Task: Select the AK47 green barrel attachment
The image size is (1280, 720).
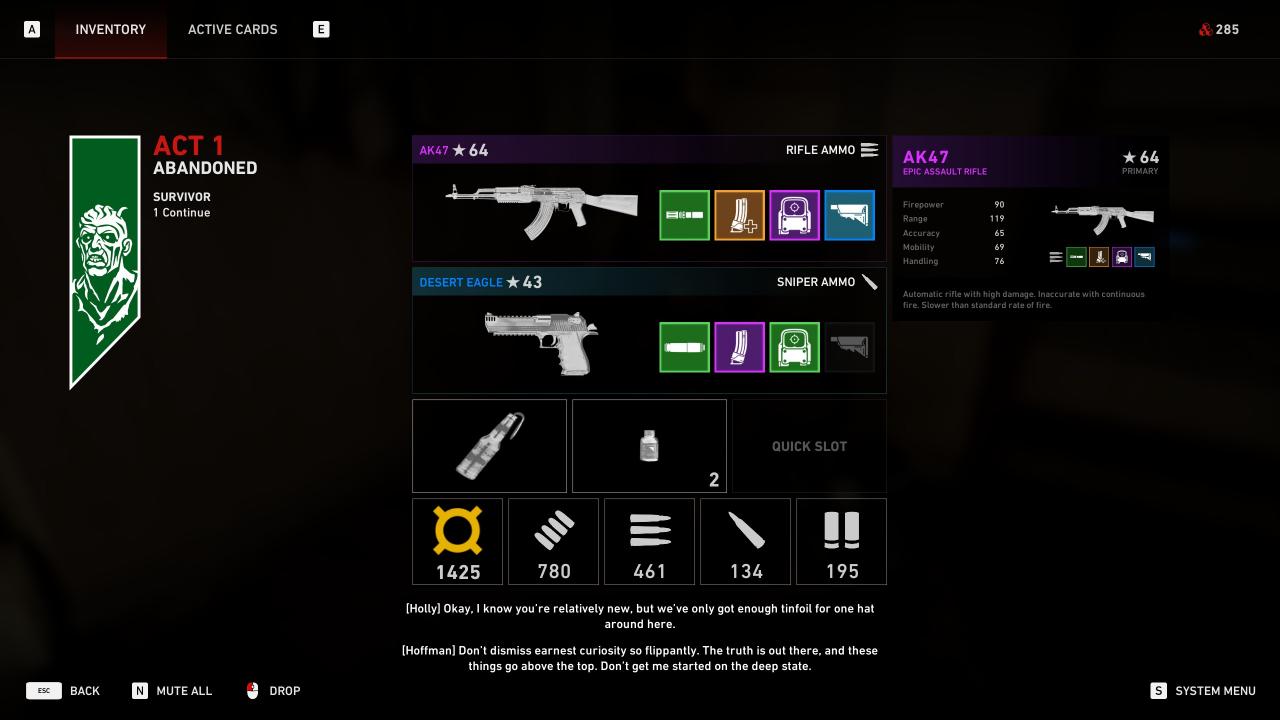Action: click(x=684, y=215)
